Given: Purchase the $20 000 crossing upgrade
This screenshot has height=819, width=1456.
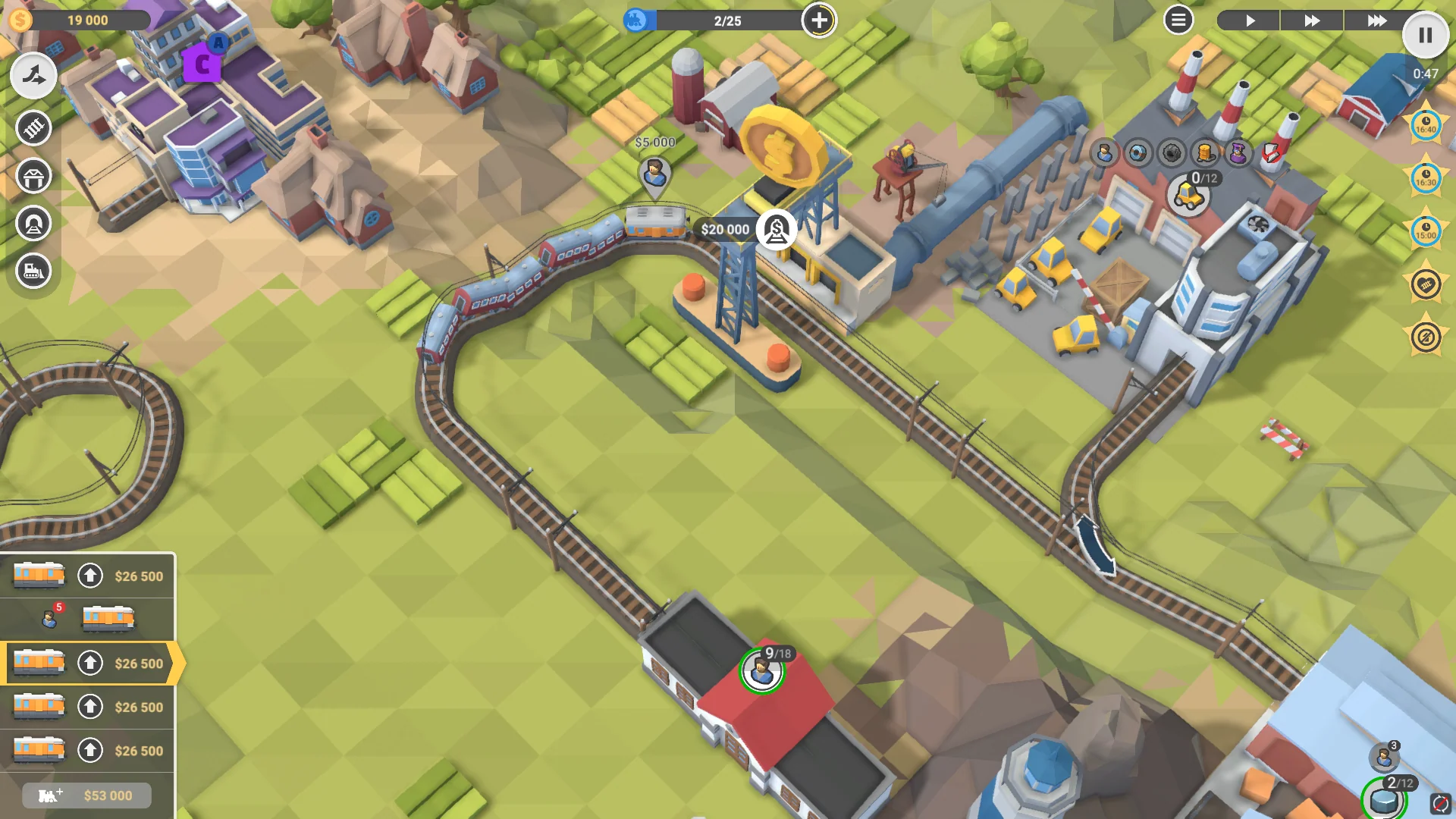Looking at the screenshot, I should 775,229.
